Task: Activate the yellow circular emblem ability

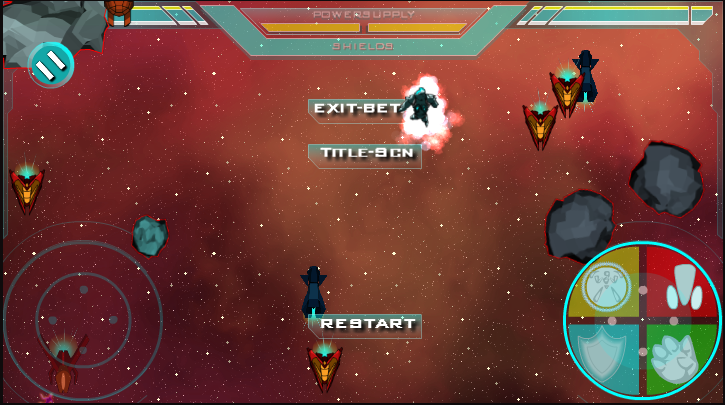Action: click(x=607, y=285)
